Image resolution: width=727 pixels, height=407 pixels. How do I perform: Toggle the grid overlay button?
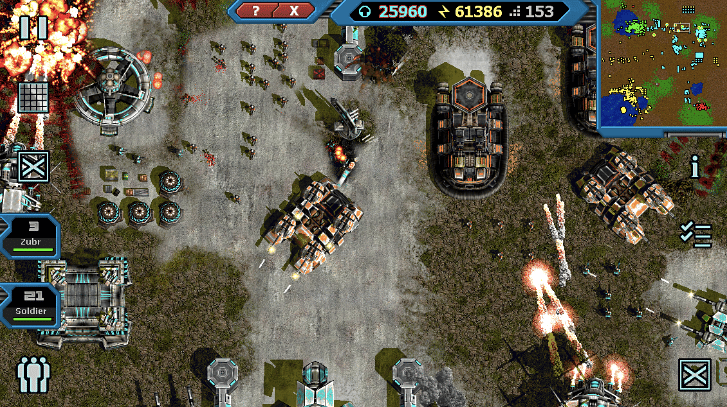(33, 98)
